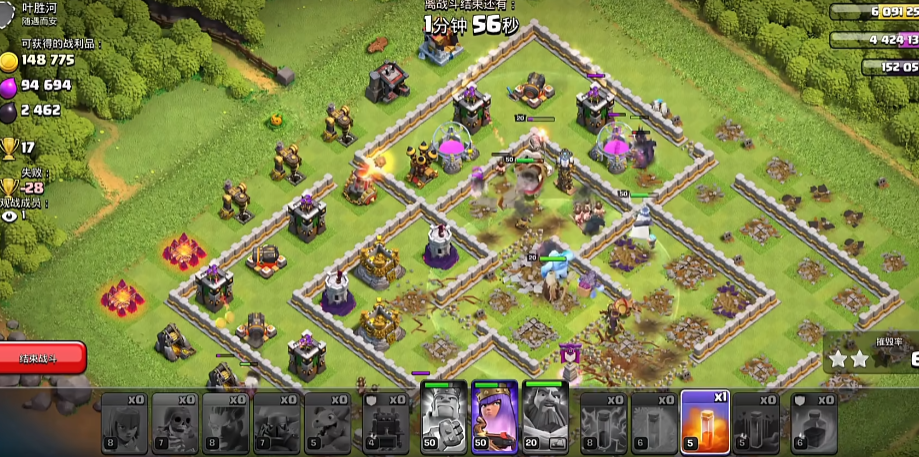Choose the Grand Warden hero slot
This screenshot has width=919, height=457.
coord(545,414)
